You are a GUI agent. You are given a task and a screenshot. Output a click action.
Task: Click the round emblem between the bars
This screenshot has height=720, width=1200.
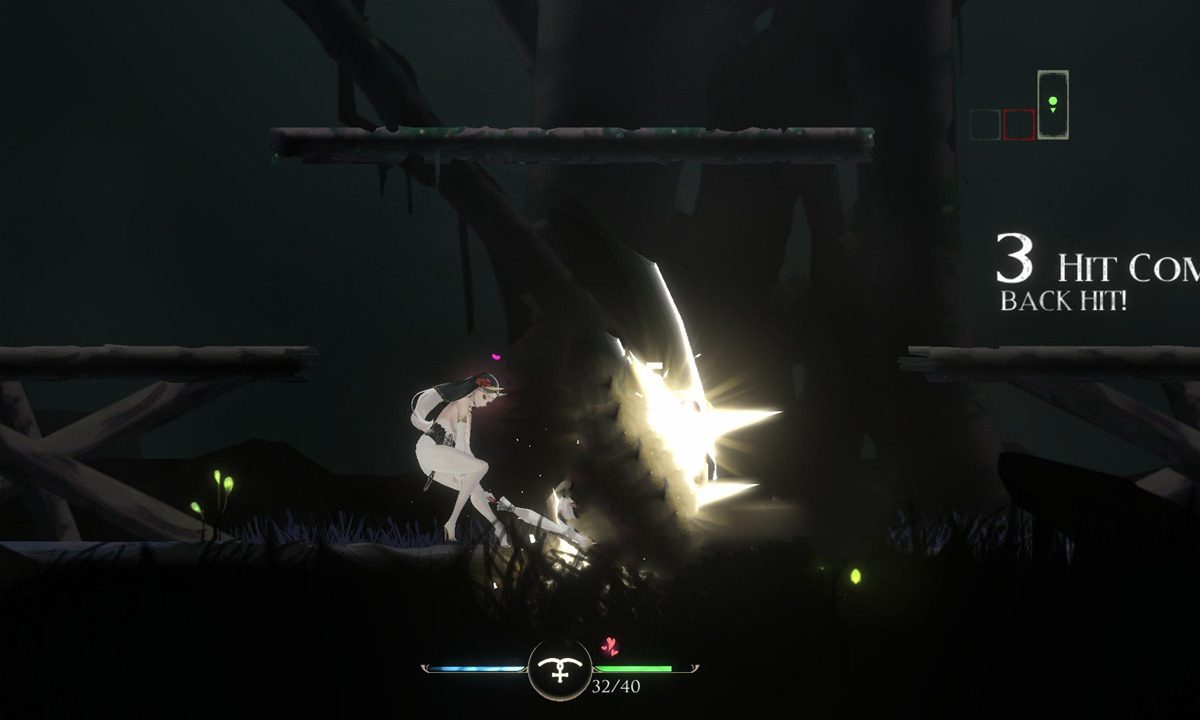click(x=559, y=669)
